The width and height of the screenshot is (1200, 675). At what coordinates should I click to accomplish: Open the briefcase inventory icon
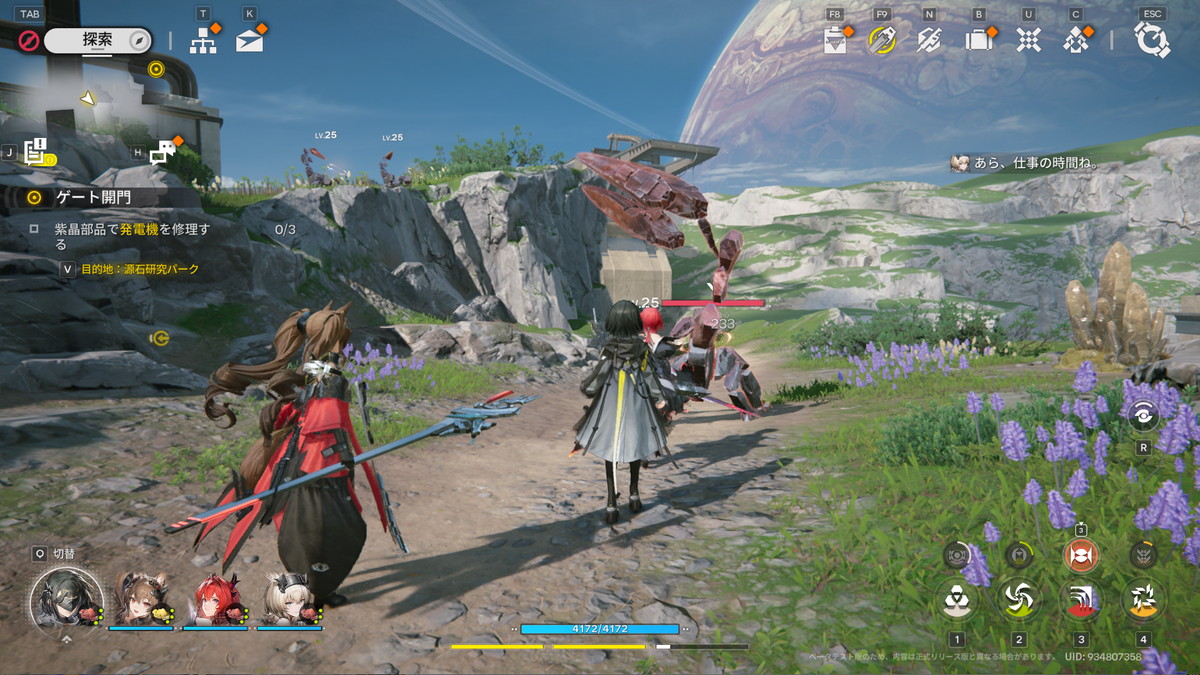[977, 40]
